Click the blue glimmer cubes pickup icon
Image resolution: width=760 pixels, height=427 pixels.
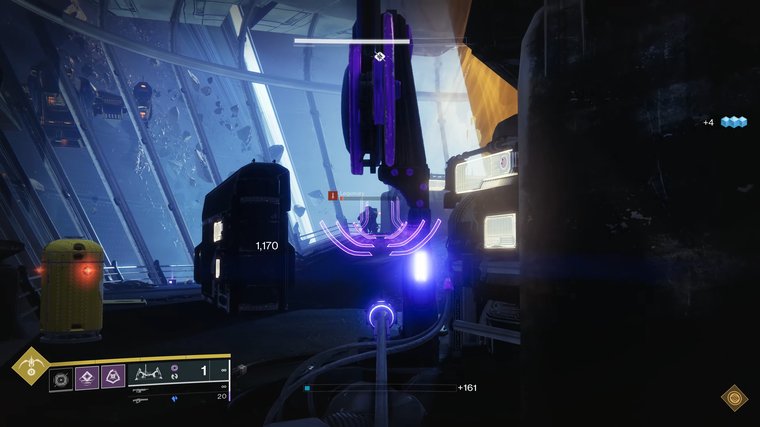(x=735, y=122)
